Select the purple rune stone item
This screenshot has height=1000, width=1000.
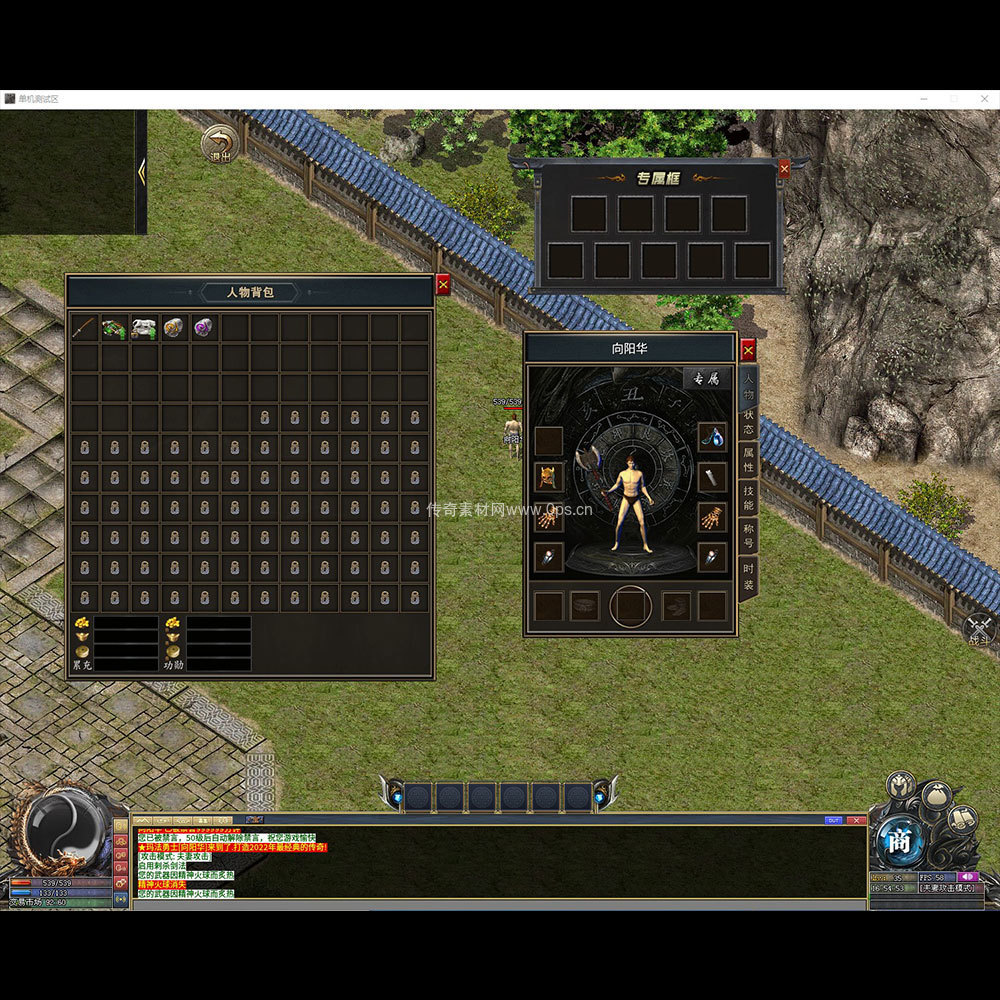[205, 328]
